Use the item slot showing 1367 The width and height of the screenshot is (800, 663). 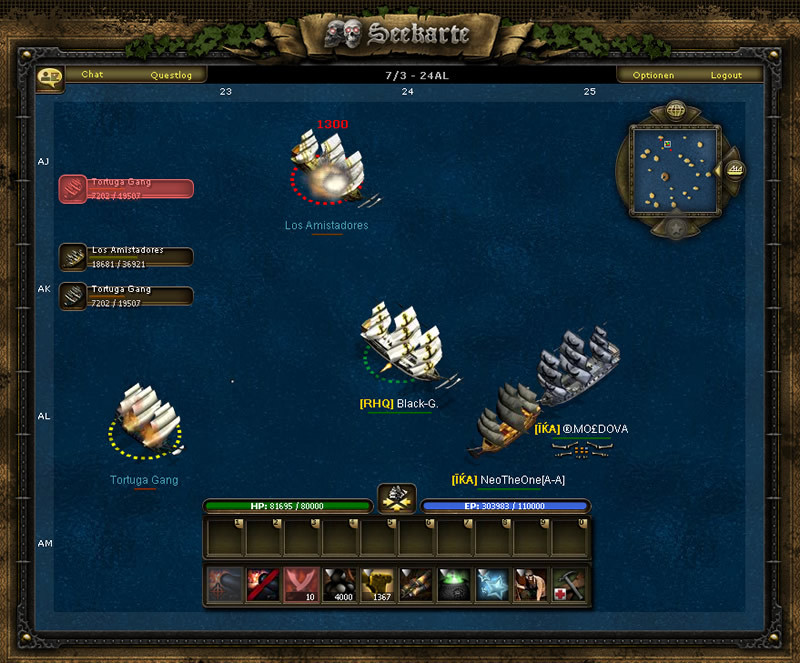pyautogui.click(x=379, y=585)
